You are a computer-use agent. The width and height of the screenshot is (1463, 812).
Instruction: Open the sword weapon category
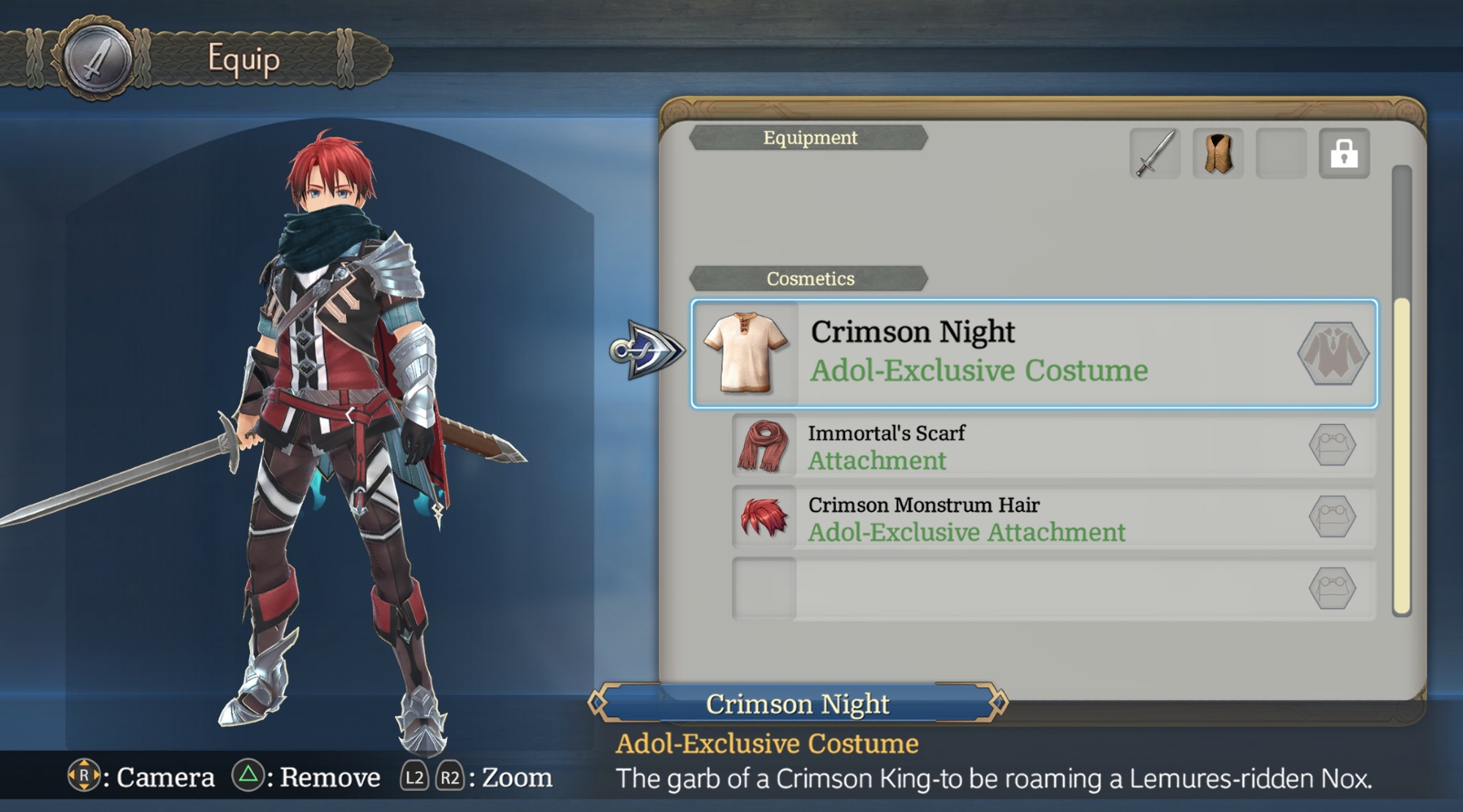(1154, 154)
